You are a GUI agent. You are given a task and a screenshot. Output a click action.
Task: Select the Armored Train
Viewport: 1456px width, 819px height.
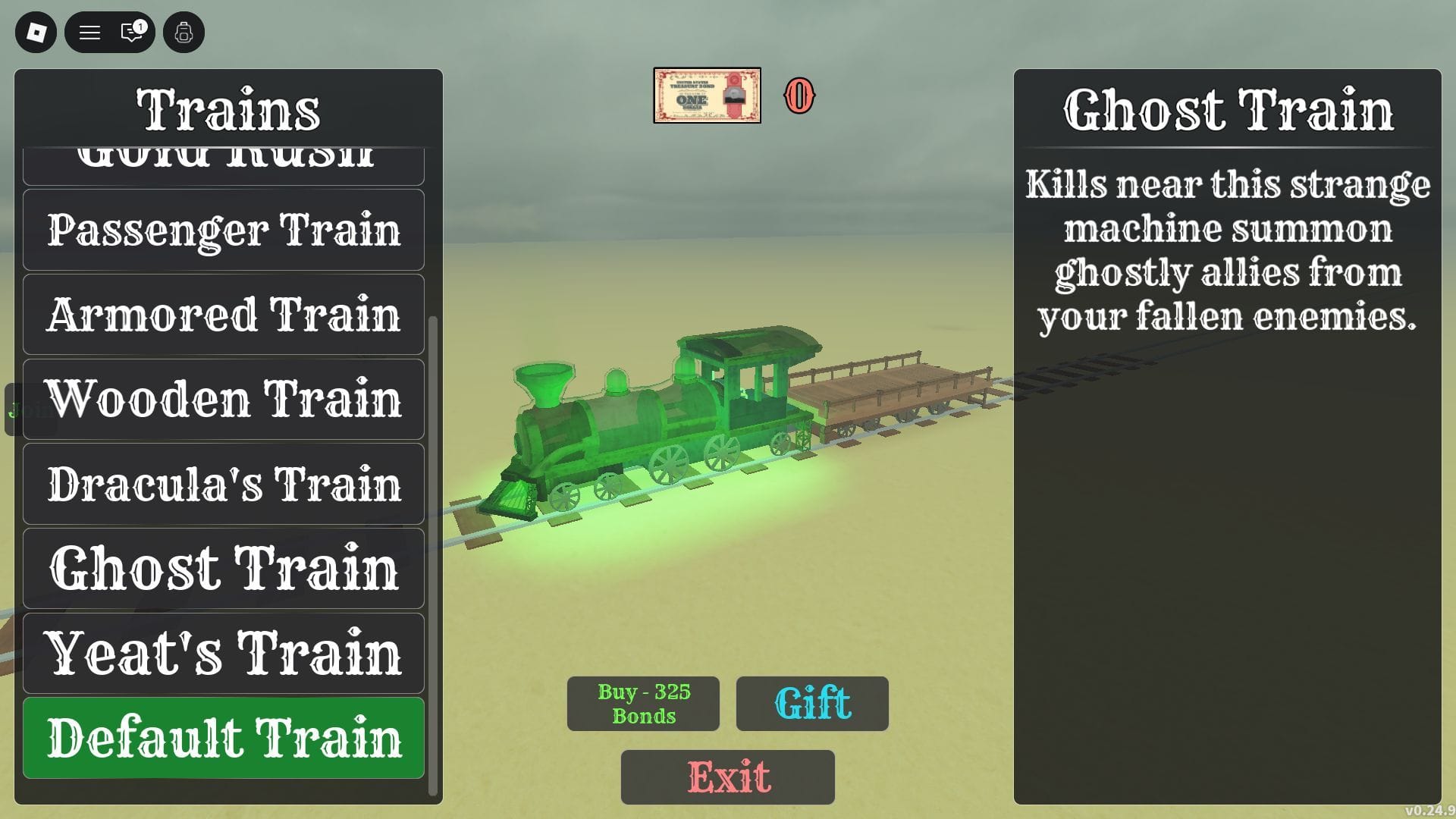(x=224, y=314)
